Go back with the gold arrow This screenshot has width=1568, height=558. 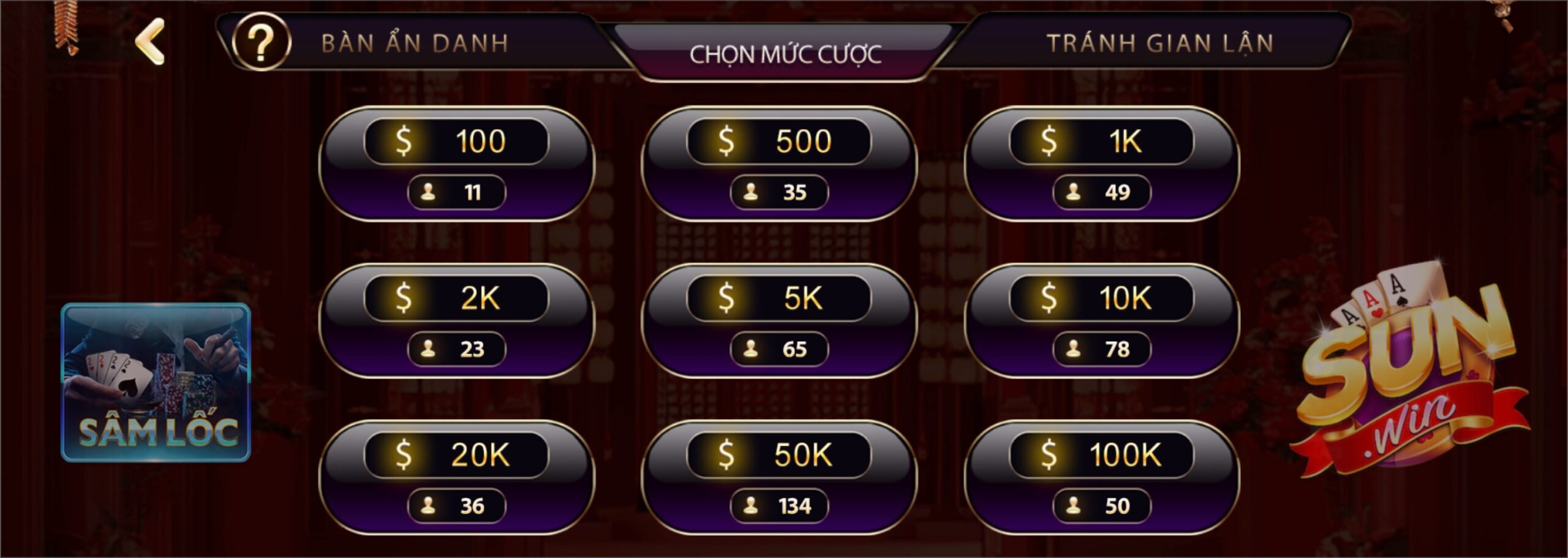(x=150, y=41)
